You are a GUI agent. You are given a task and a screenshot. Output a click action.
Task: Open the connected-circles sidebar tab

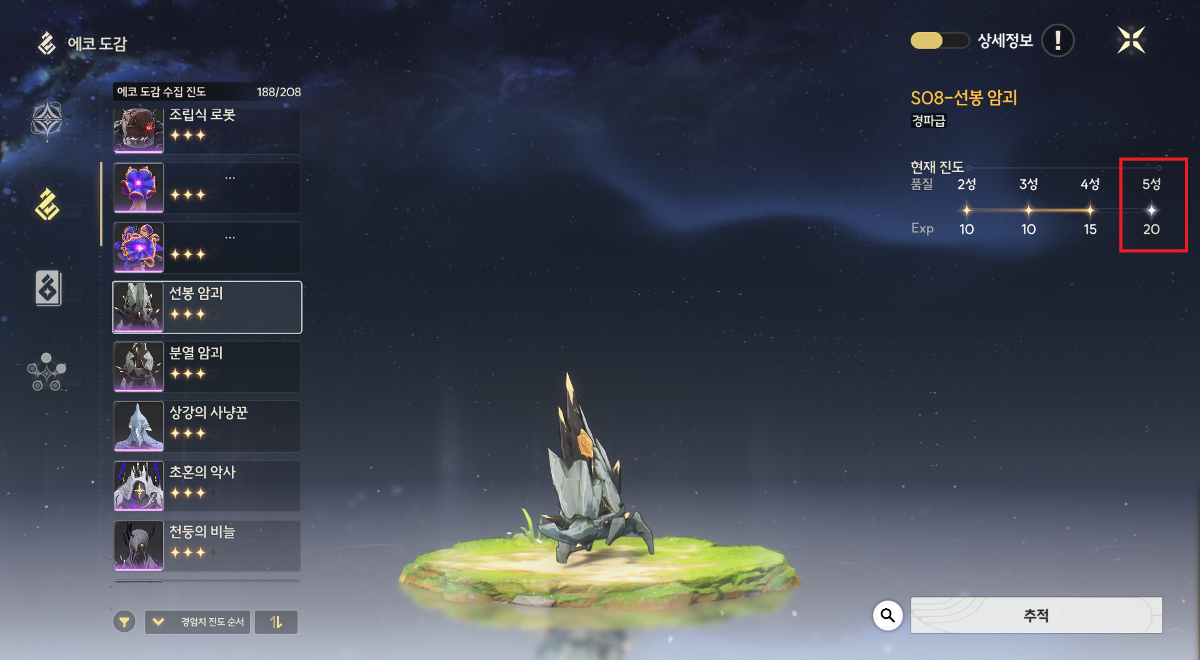(47, 372)
